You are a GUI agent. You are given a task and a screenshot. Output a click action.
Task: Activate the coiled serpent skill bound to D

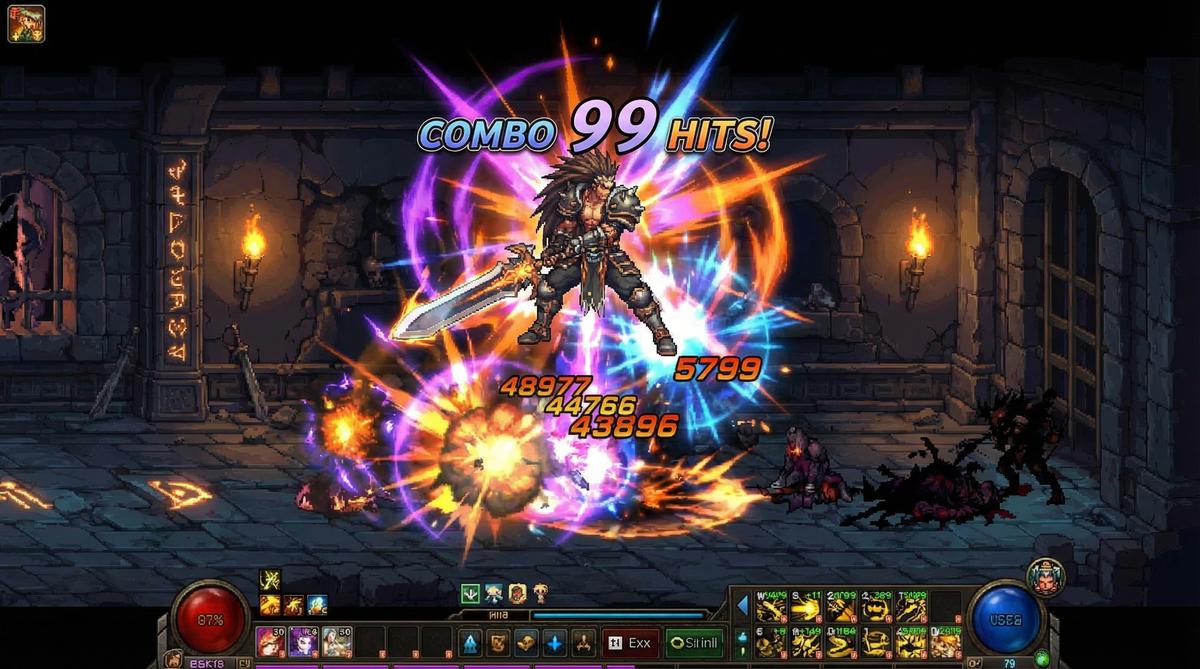tap(841, 641)
